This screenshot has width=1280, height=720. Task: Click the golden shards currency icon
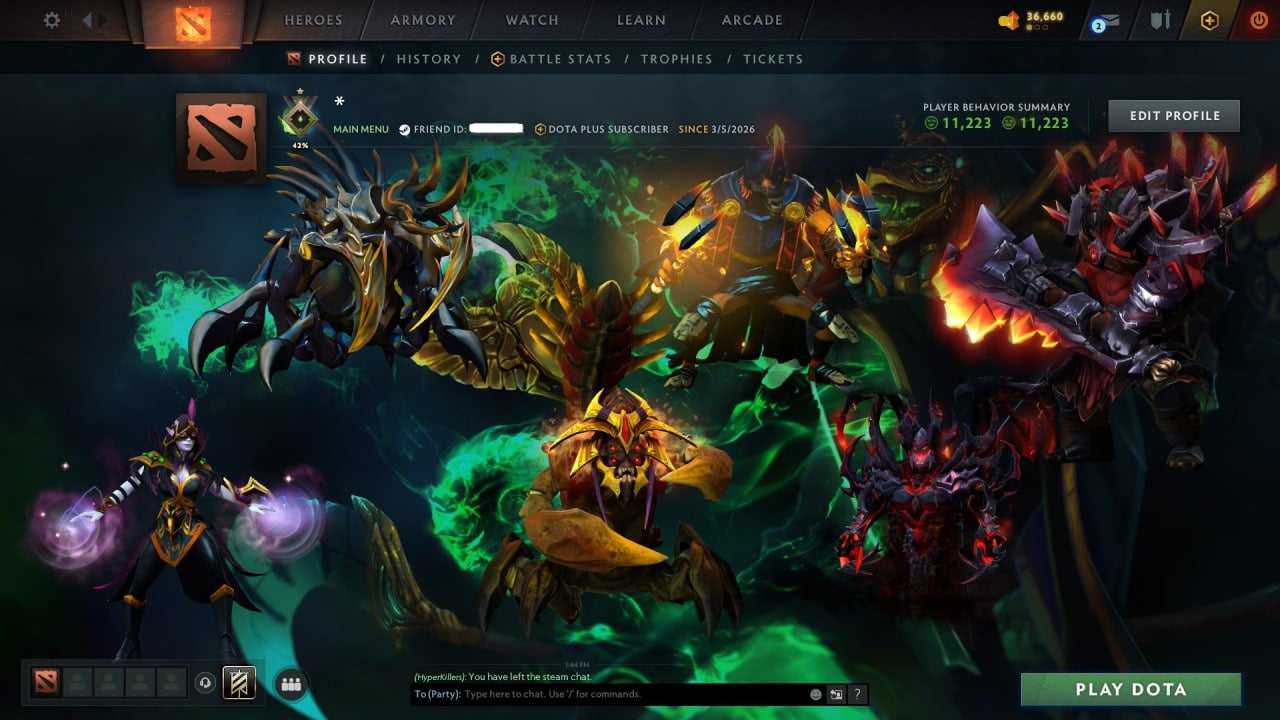1008,18
